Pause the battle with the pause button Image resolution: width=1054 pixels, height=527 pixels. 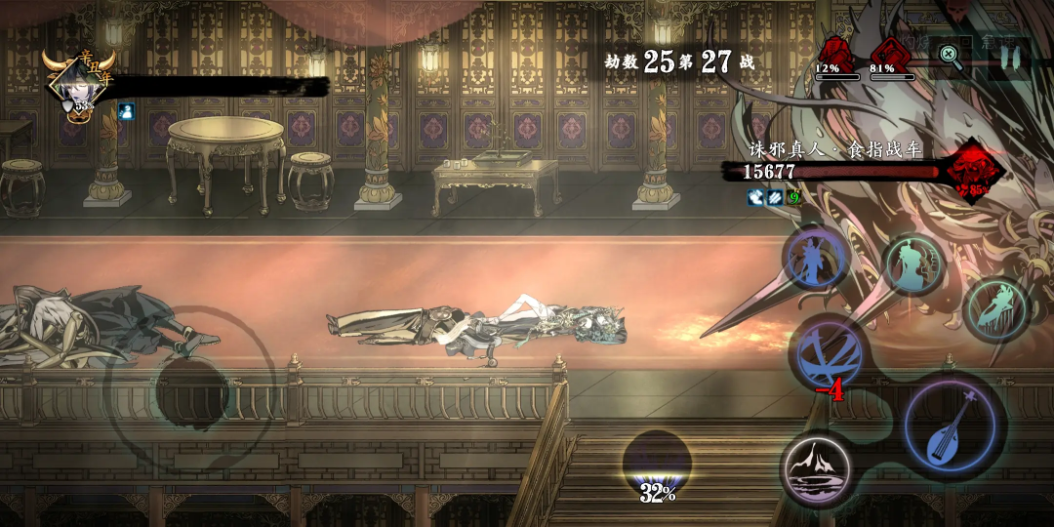pyautogui.click(x=1009, y=58)
